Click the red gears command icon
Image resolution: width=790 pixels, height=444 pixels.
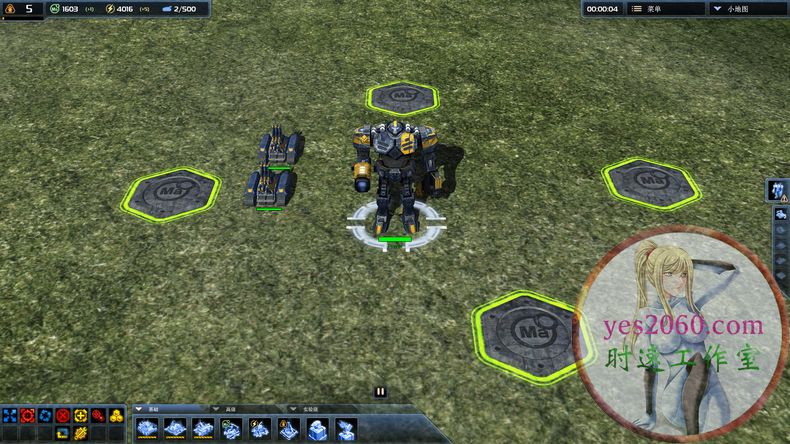[x=99, y=415]
